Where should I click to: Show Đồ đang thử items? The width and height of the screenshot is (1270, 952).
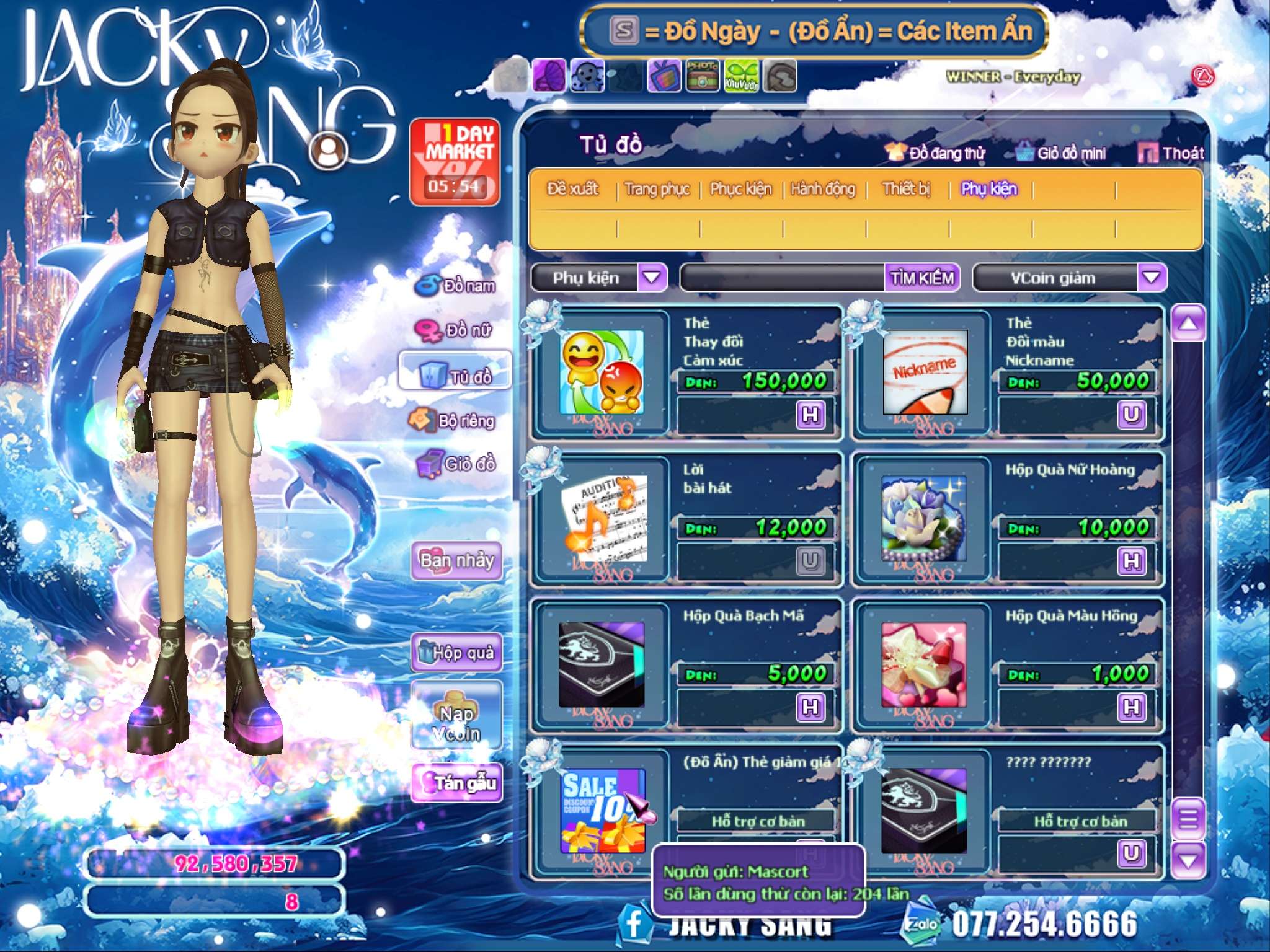point(936,153)
